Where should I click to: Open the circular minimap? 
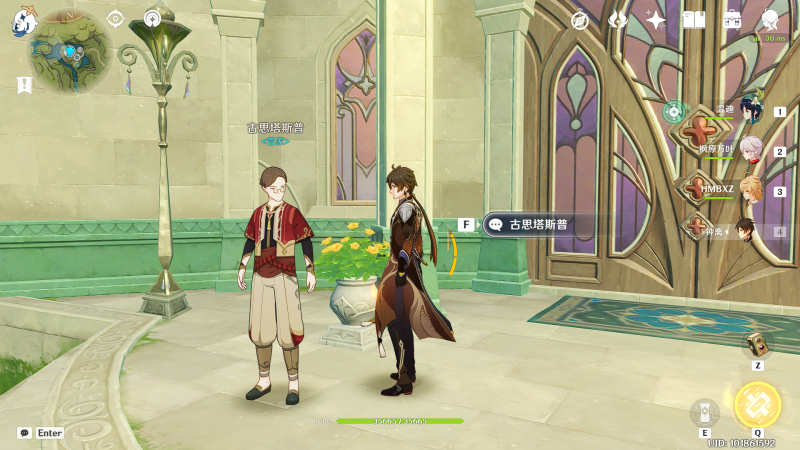coord(68,53)
